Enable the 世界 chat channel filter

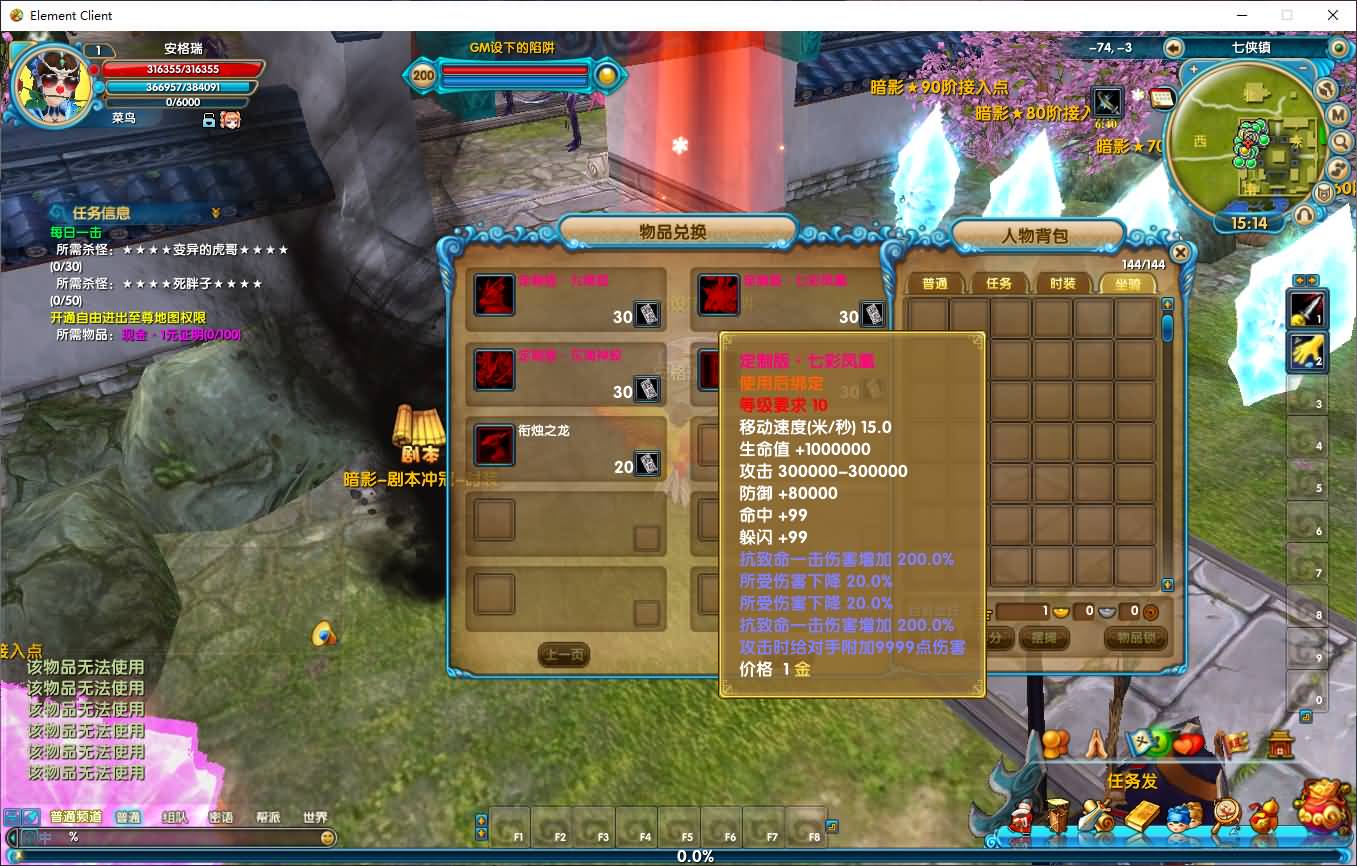(x=315, y=816)
